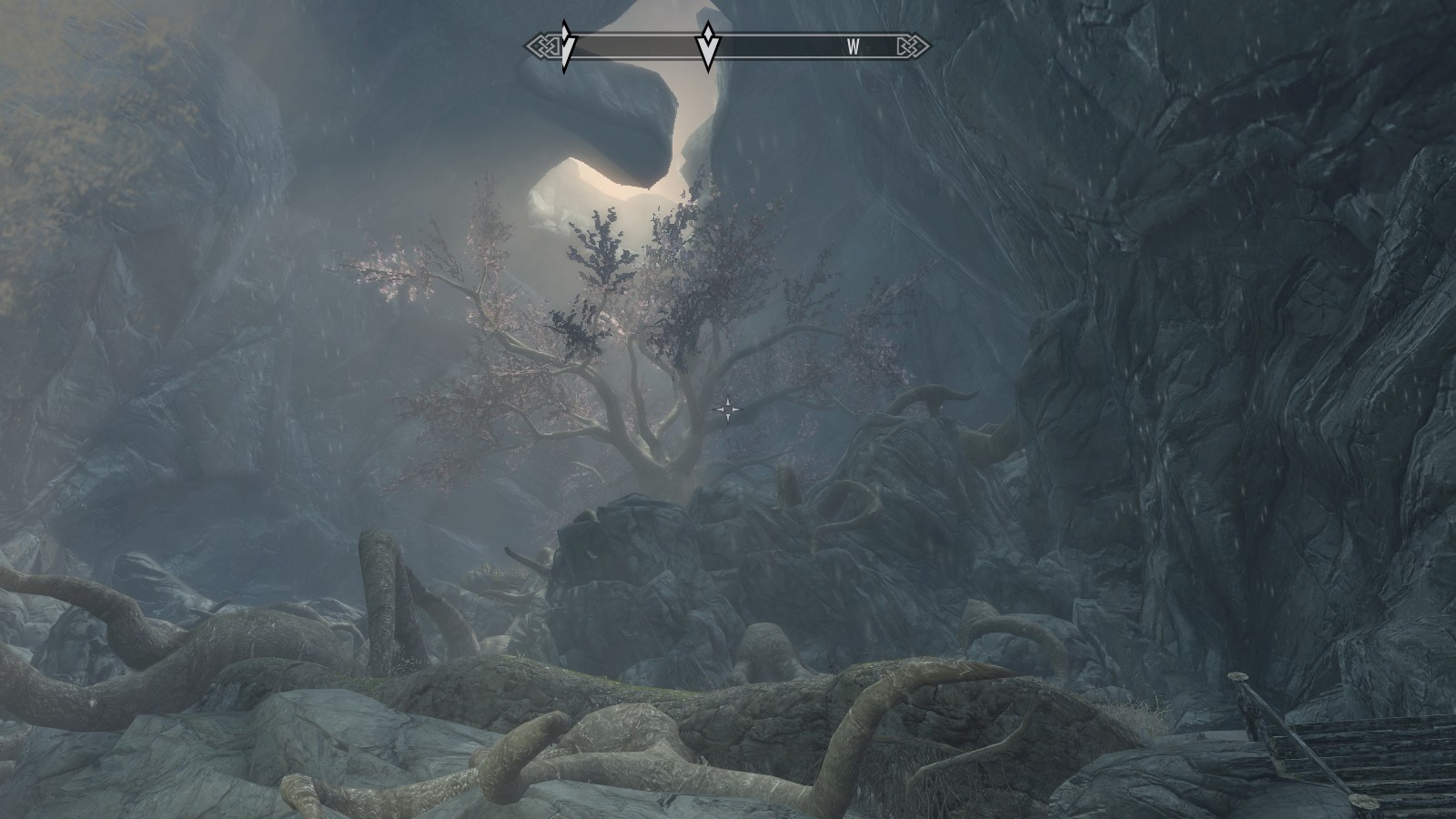Click the West heading letter on the compass
This screenshot has width=1456, height=819.
coord(853,47)
